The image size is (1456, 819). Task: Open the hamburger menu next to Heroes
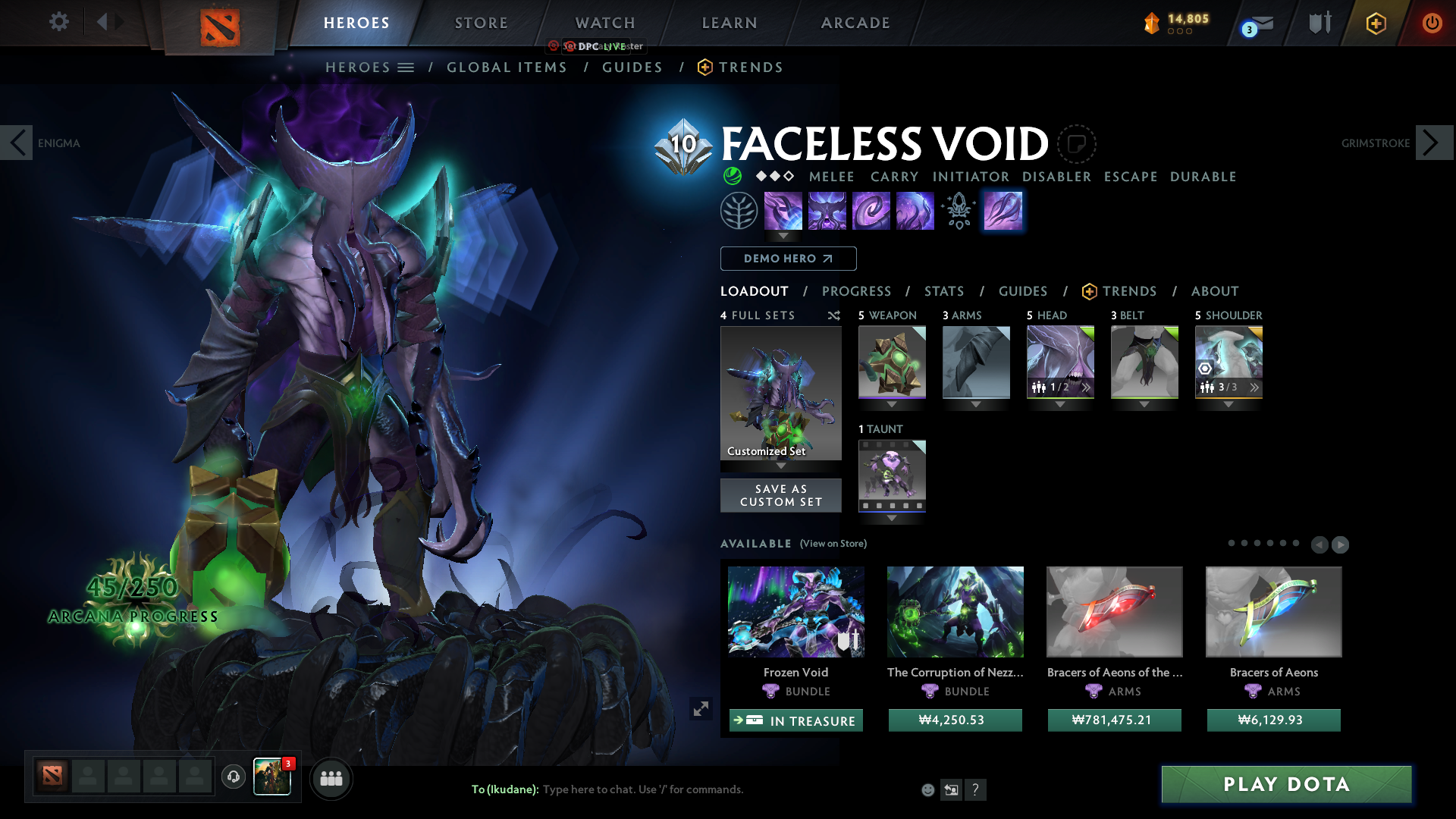click(x=407, y=67)
